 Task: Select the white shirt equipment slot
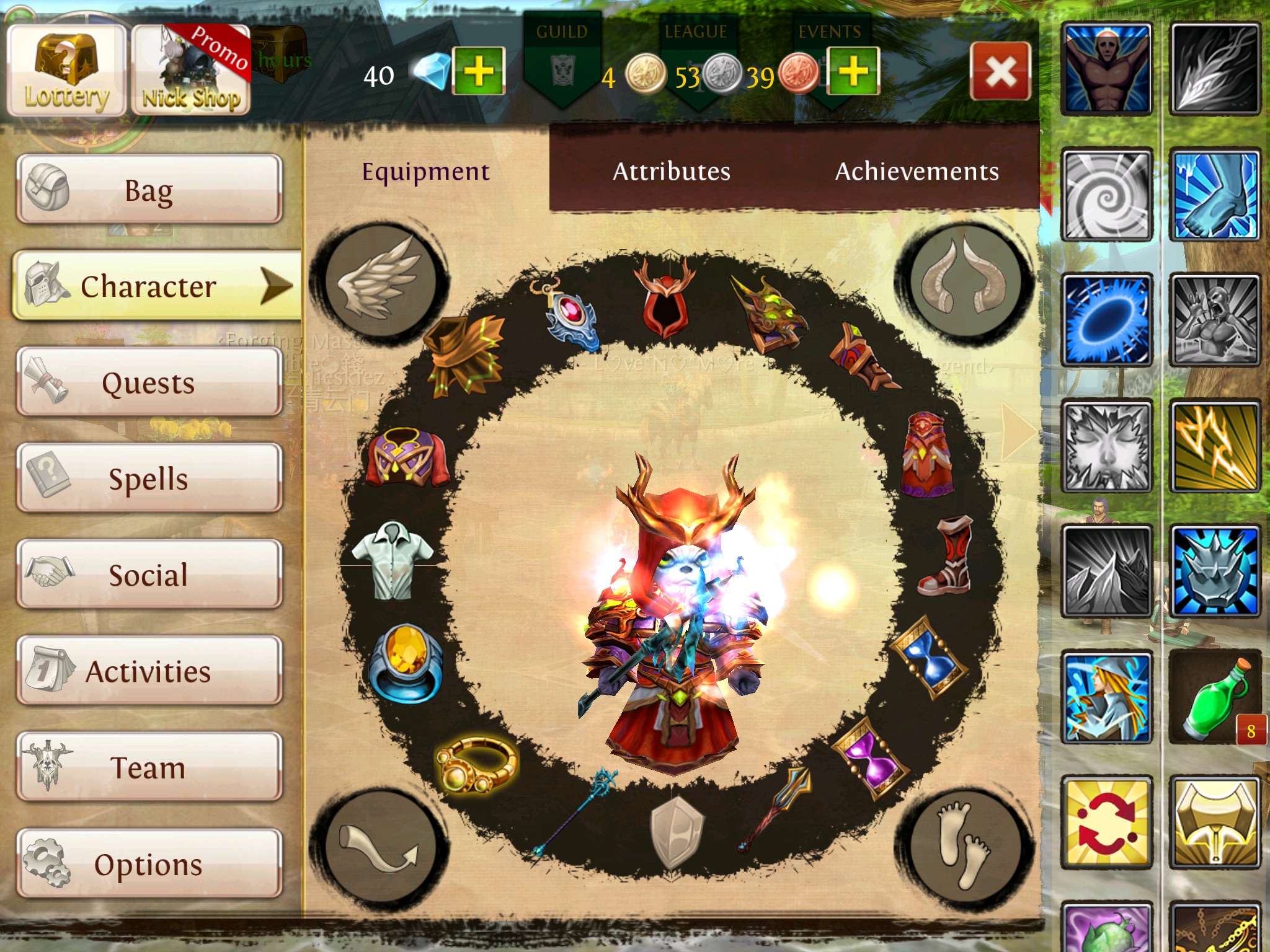click(x=392, y=560)
